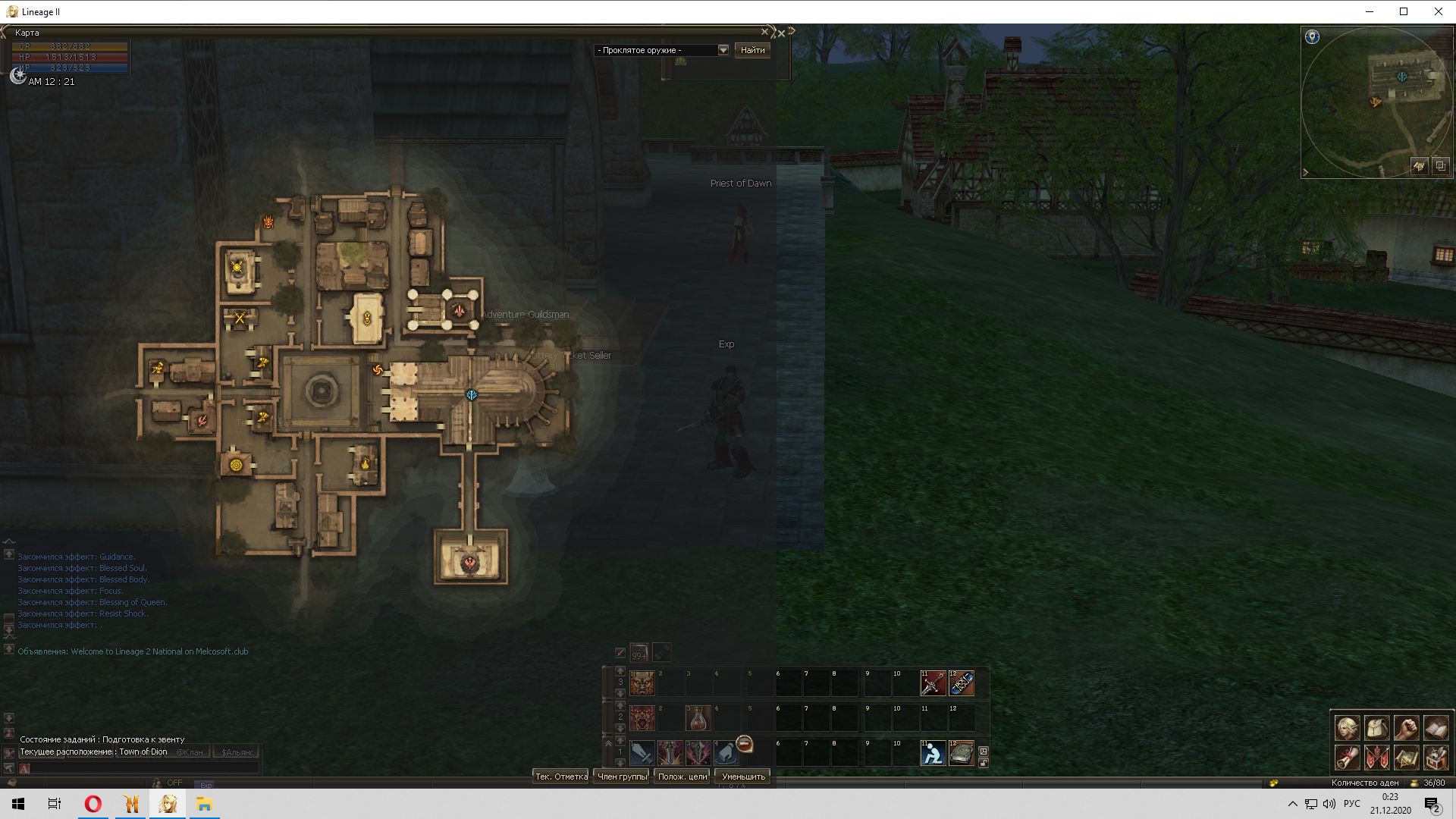Open the quest scroll icon
The width and height of the screenshot is (1456, 819).
coord(1348,757)
